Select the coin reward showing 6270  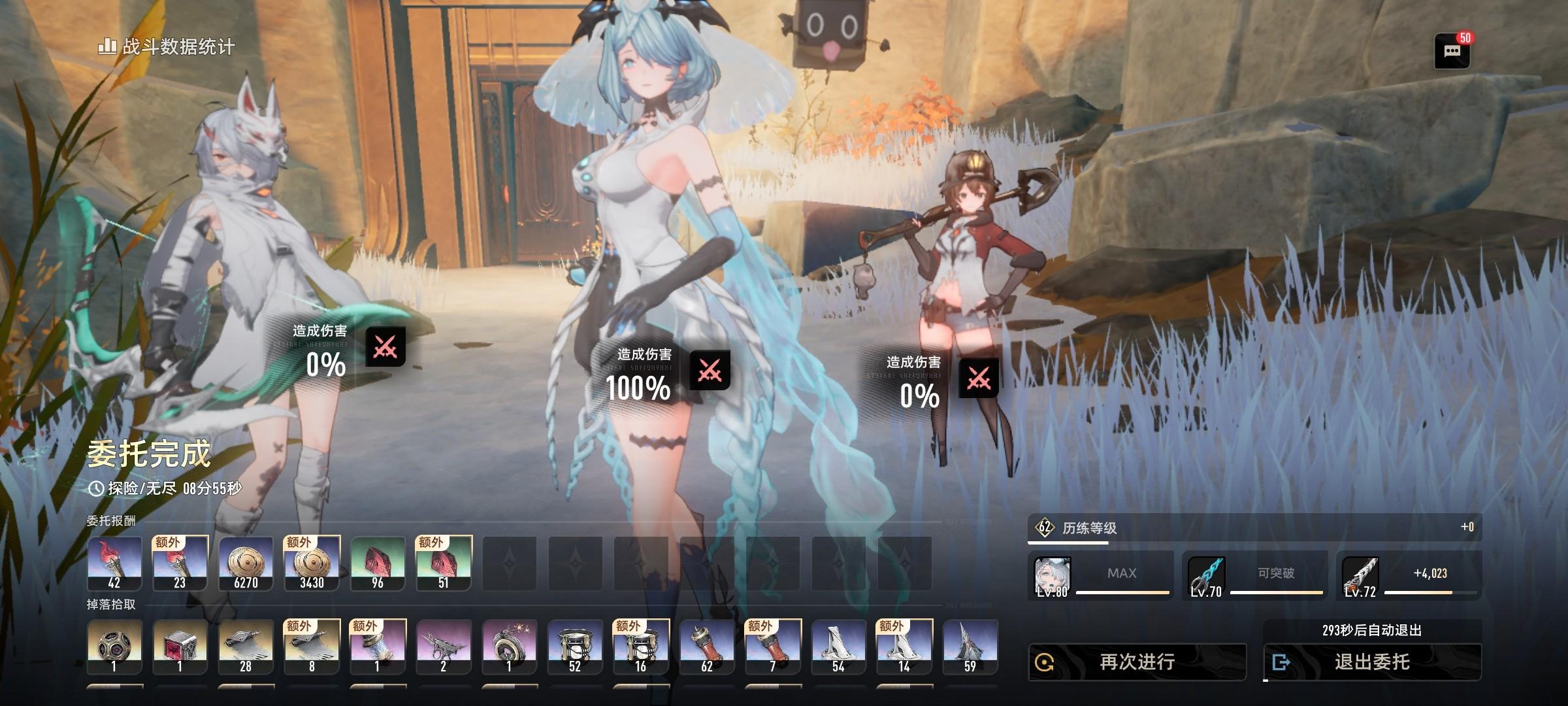tap(246, 563)
